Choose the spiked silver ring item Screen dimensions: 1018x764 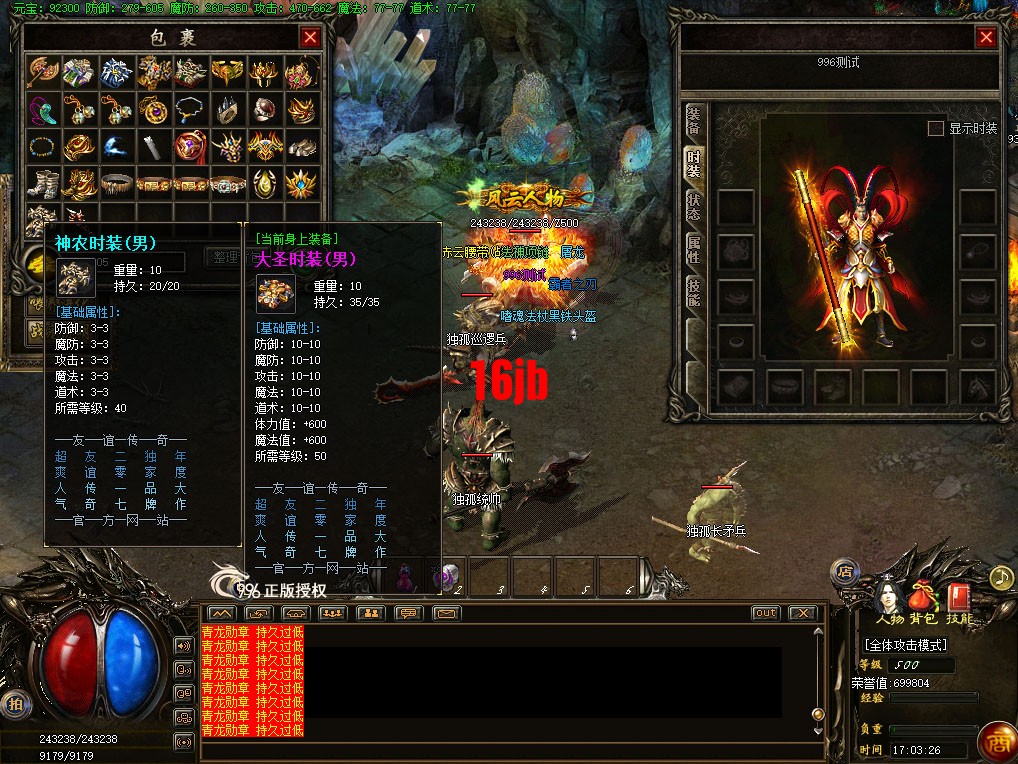226,110
